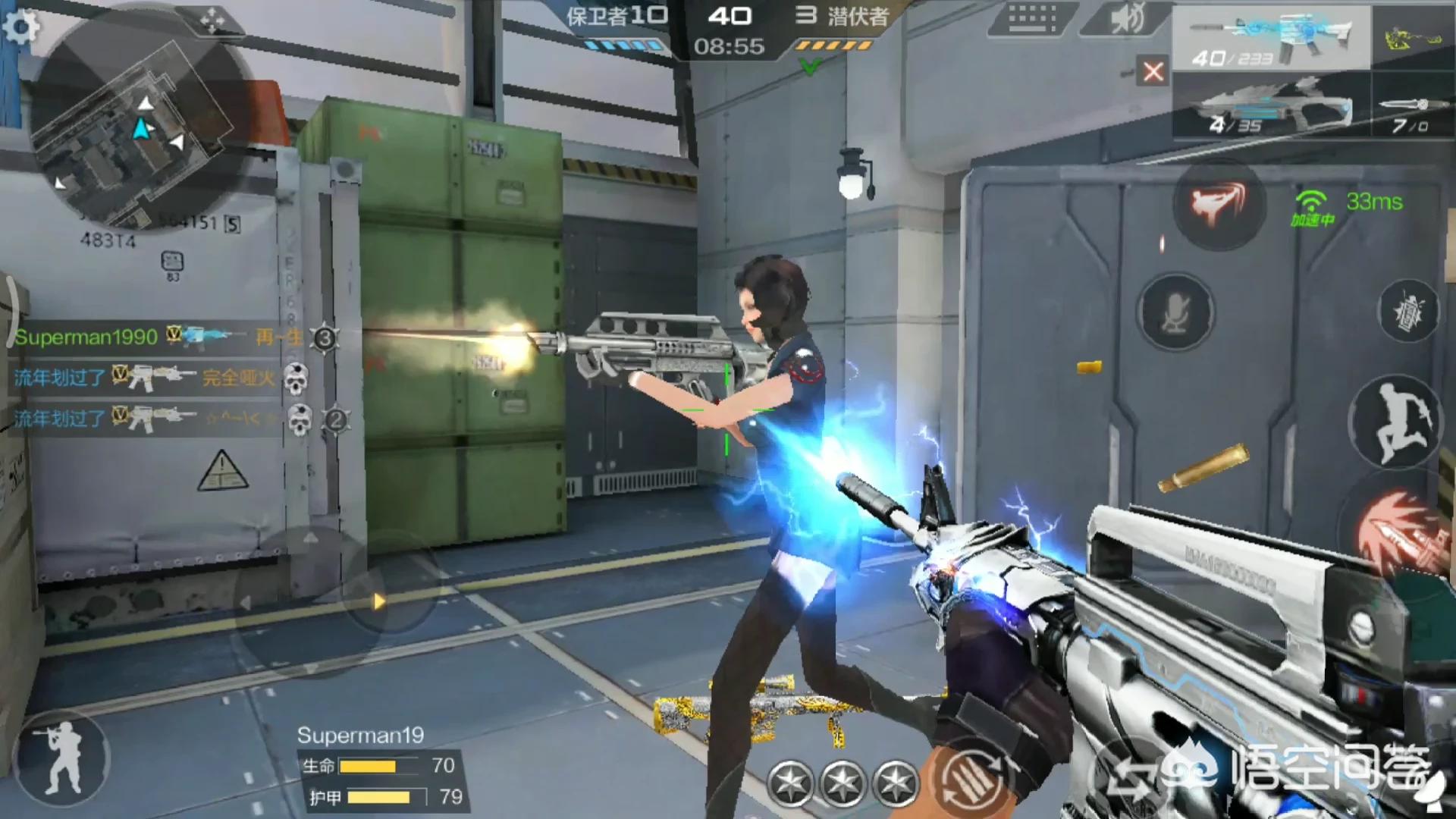Viewport: 1456px width, 819px height.
Task: Fire weapon with red shoot button
Action: pos(1400,531)
